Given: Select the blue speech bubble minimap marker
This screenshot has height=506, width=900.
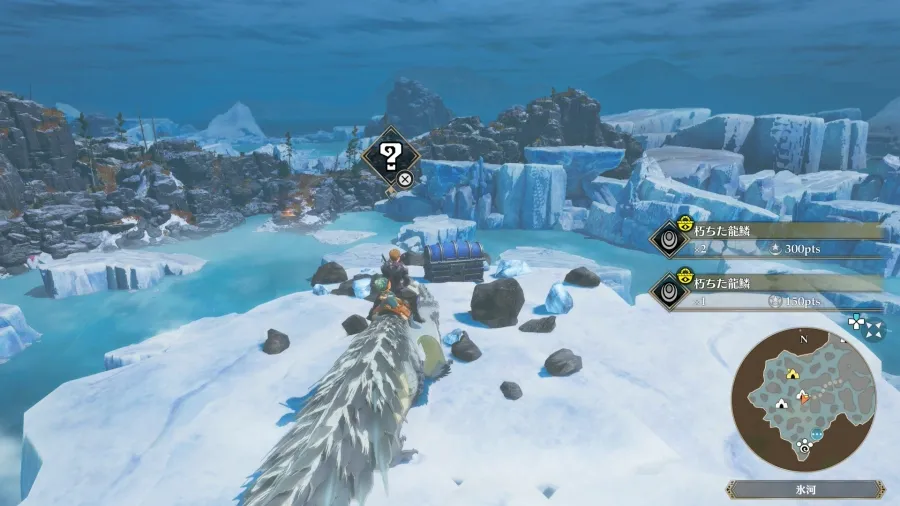Looking at the screenshot, I should [x=817, y=435].
